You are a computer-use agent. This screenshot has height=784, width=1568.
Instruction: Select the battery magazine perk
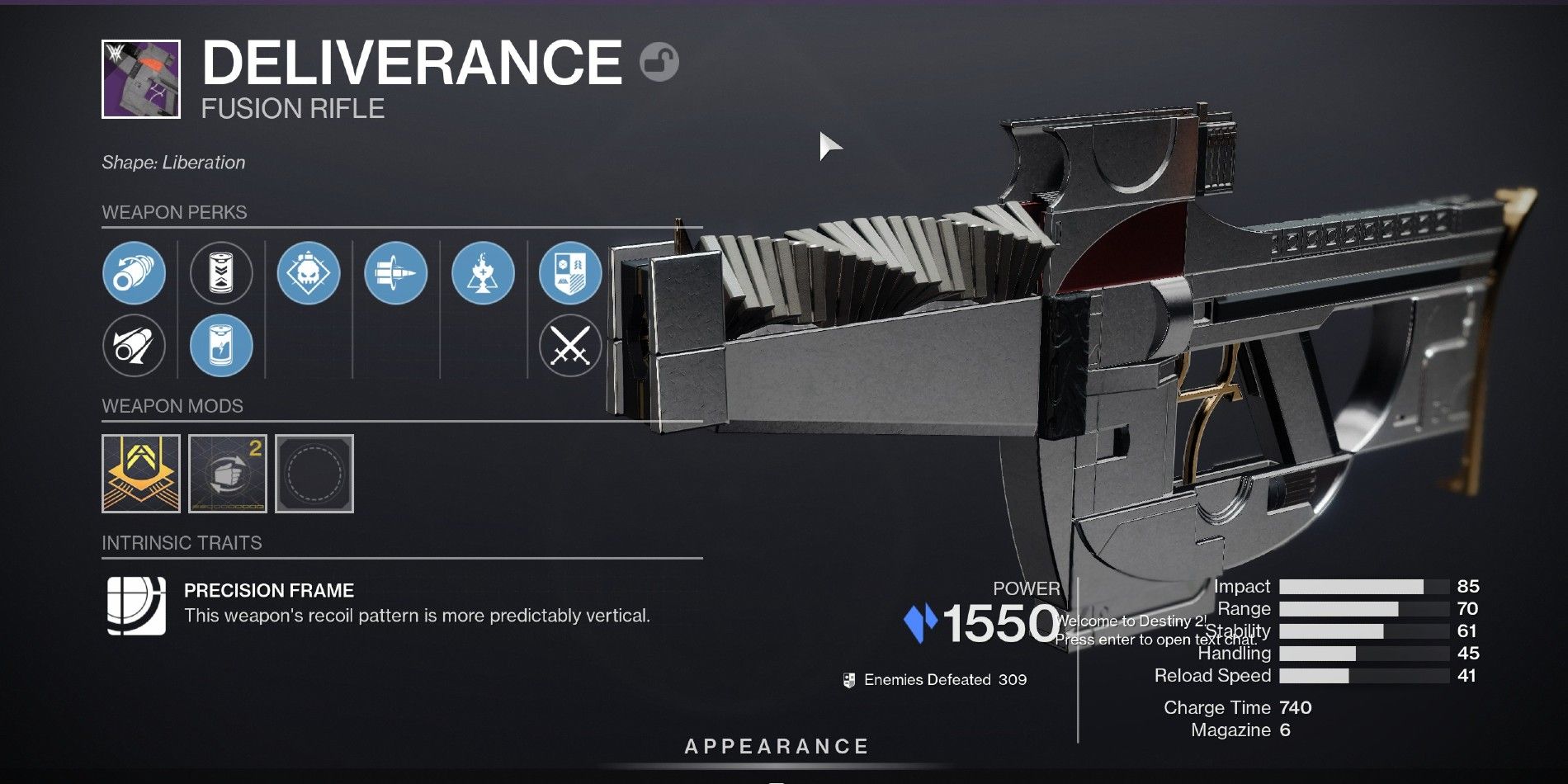[x=221, y=273]
